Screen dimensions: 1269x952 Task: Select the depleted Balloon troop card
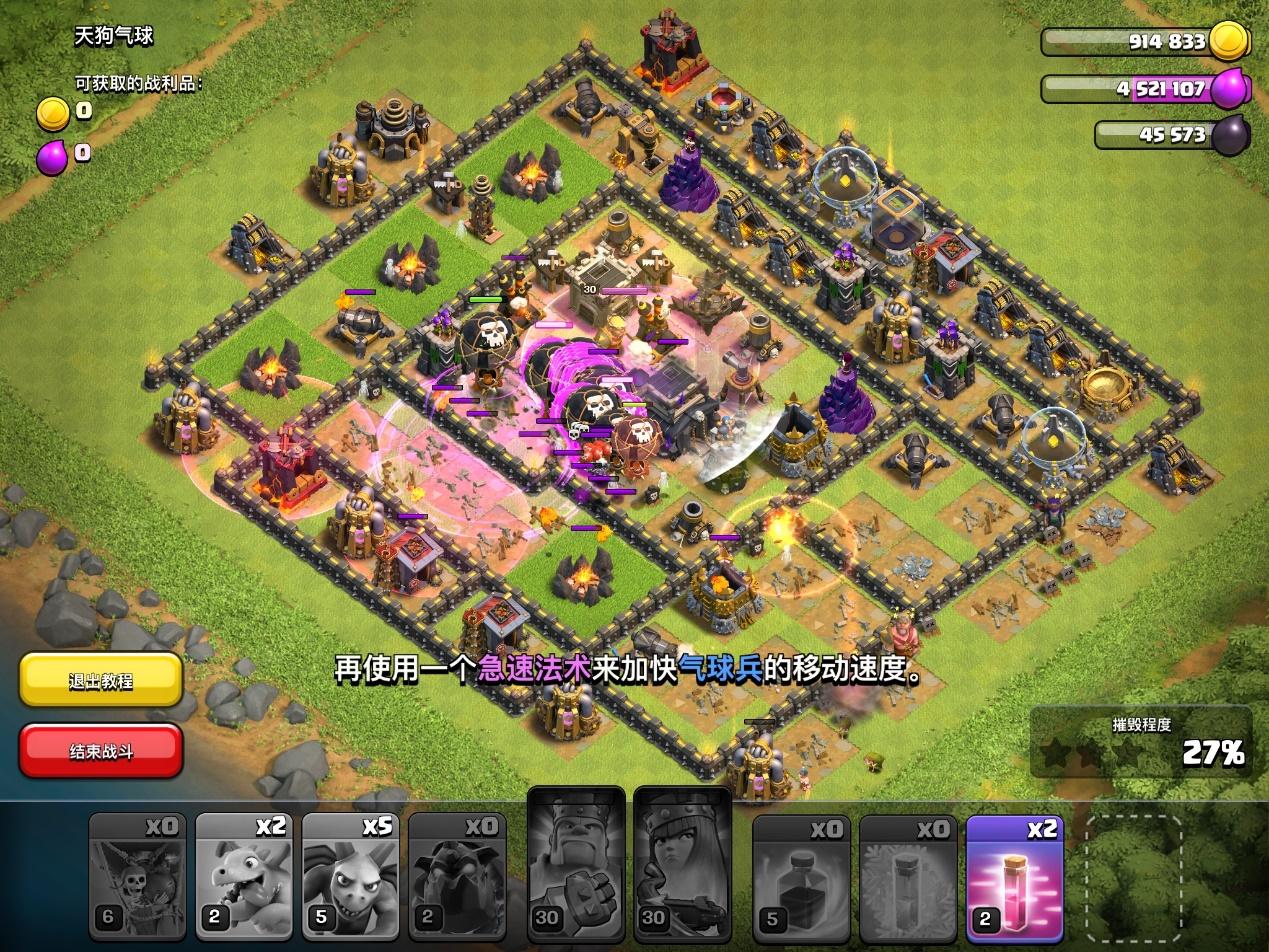click(x=137, y=878)
